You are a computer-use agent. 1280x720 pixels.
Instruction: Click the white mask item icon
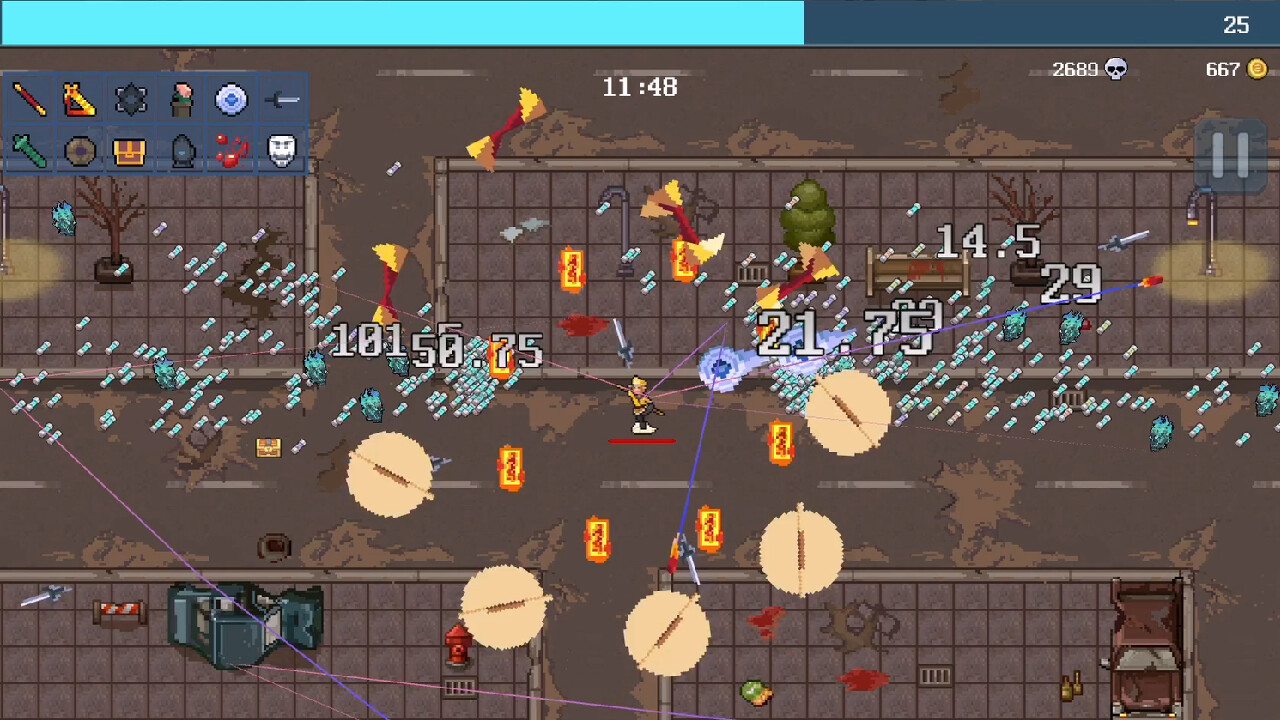(281, 150)
